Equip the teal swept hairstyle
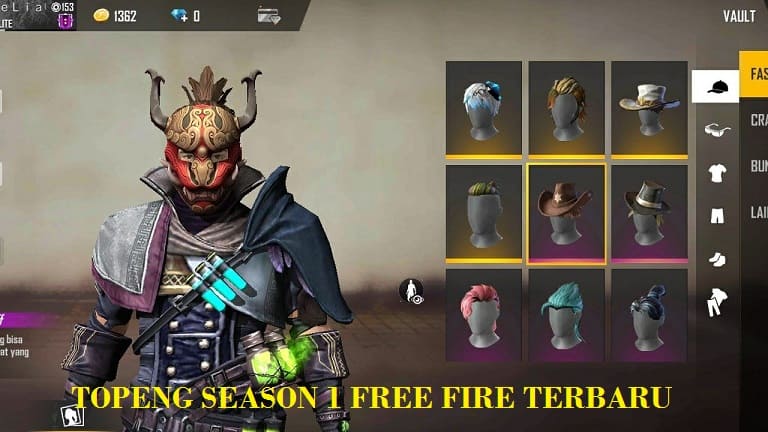 pyautogui.click(x=566, y=314)
